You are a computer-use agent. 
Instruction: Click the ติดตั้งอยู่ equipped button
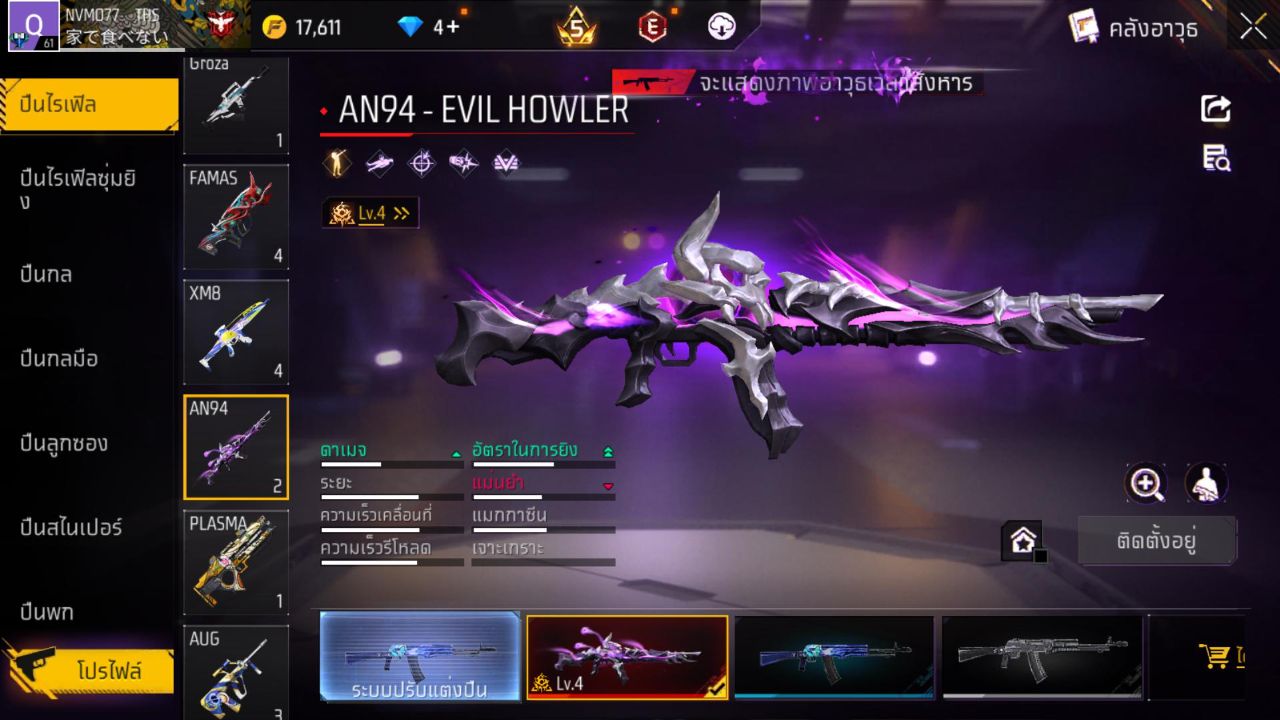pos(1157,539)
